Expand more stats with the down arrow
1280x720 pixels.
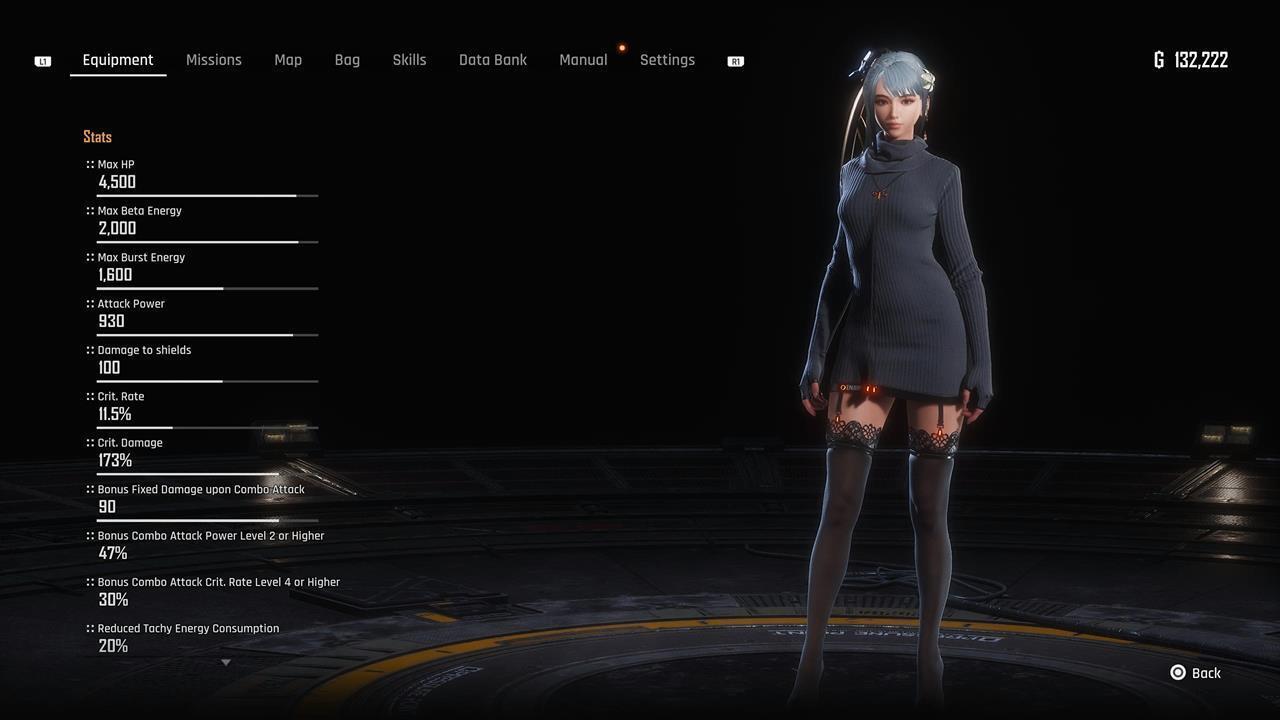tap(226, 662)
